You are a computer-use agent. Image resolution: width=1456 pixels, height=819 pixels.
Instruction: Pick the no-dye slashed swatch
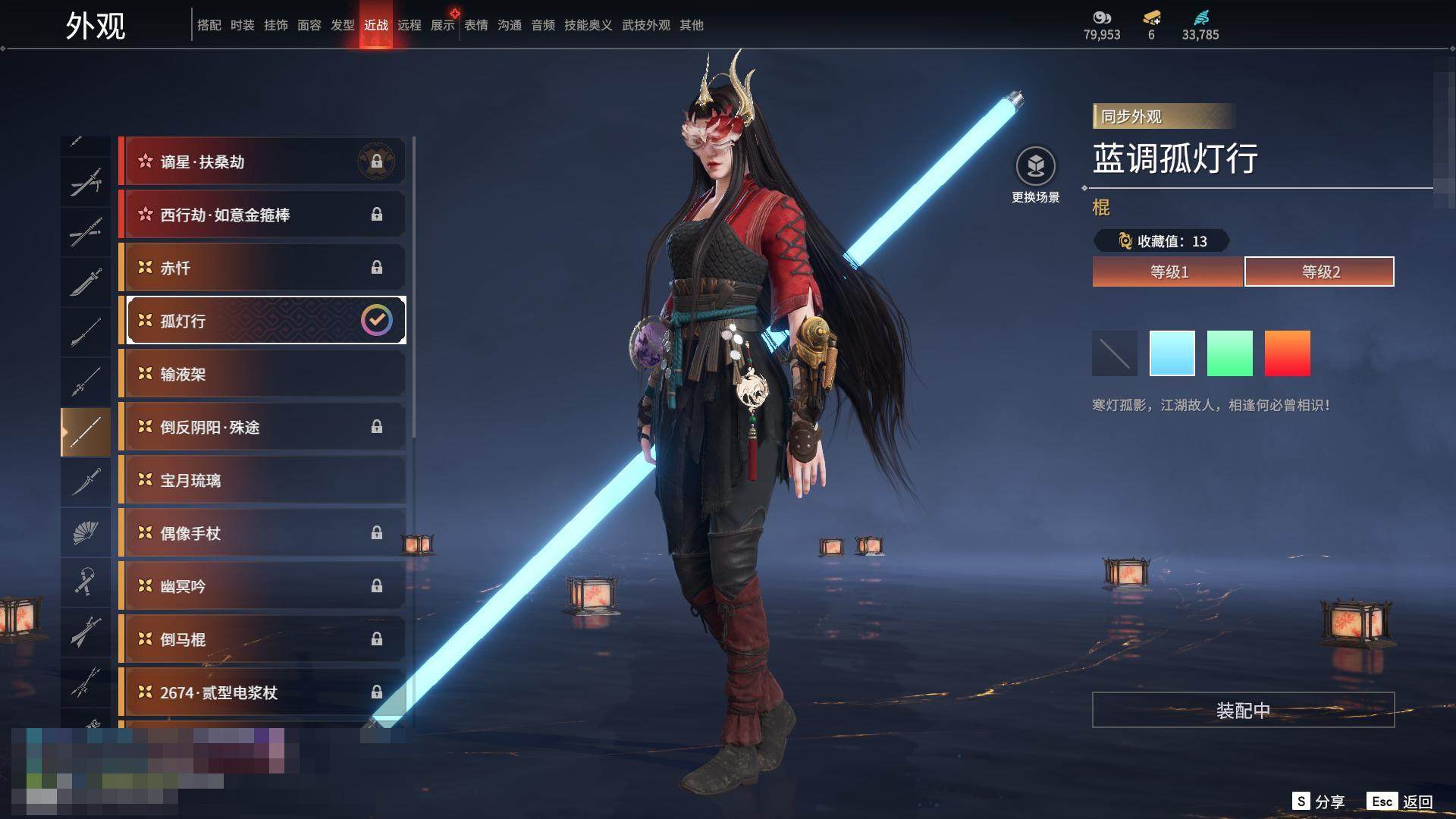(1115, 353)
